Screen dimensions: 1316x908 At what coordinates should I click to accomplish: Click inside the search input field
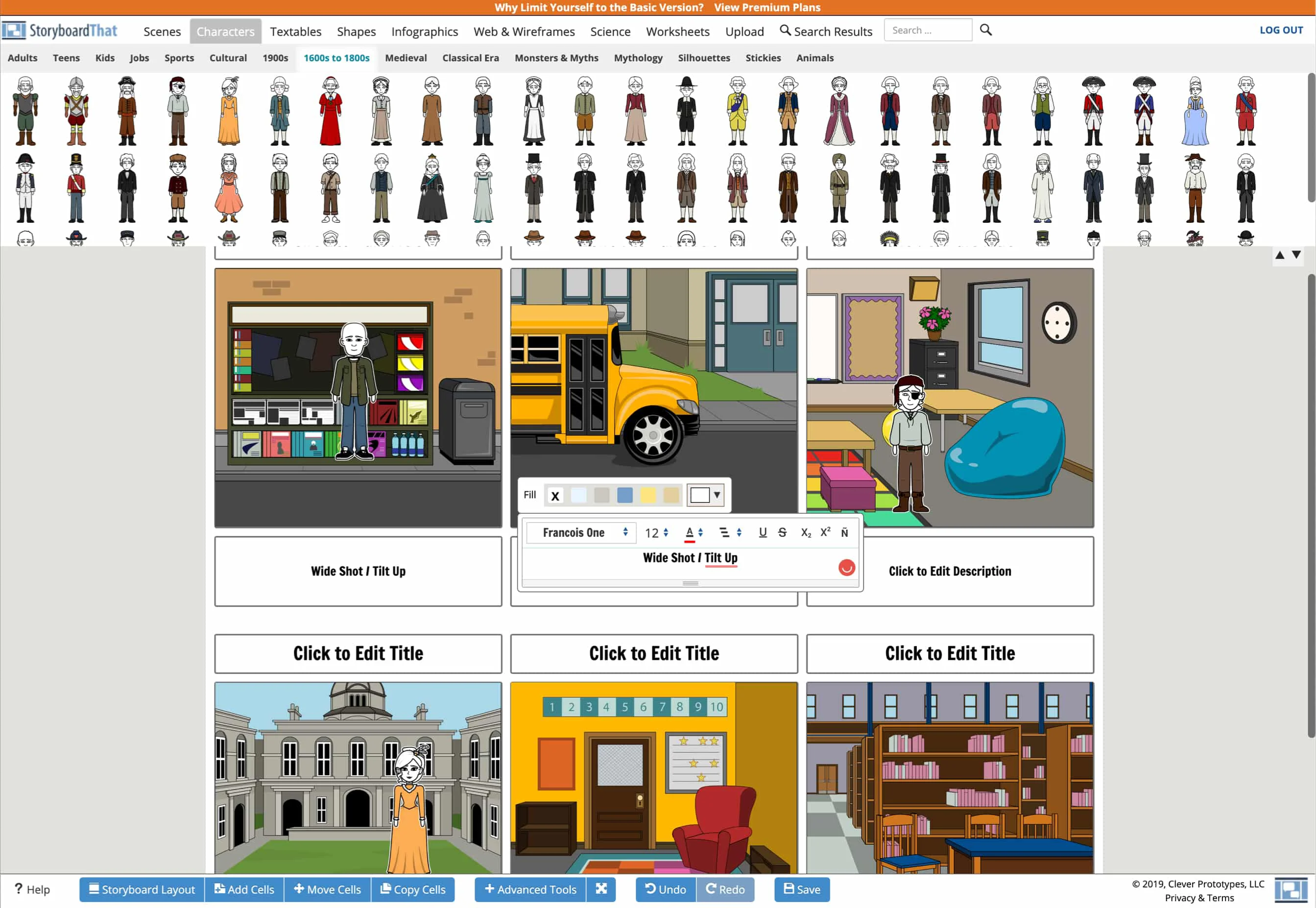[928, 29]
